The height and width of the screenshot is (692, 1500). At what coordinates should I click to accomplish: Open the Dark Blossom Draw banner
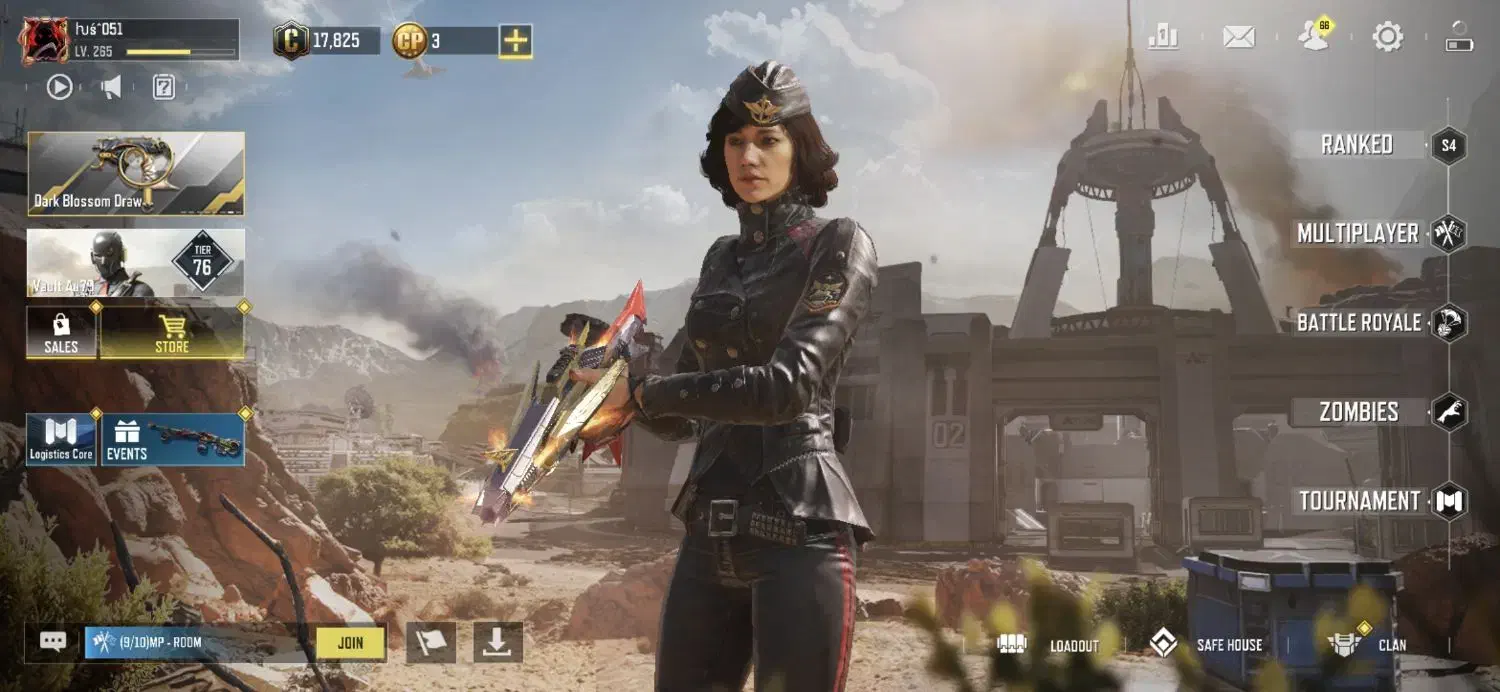click(136, 173)
